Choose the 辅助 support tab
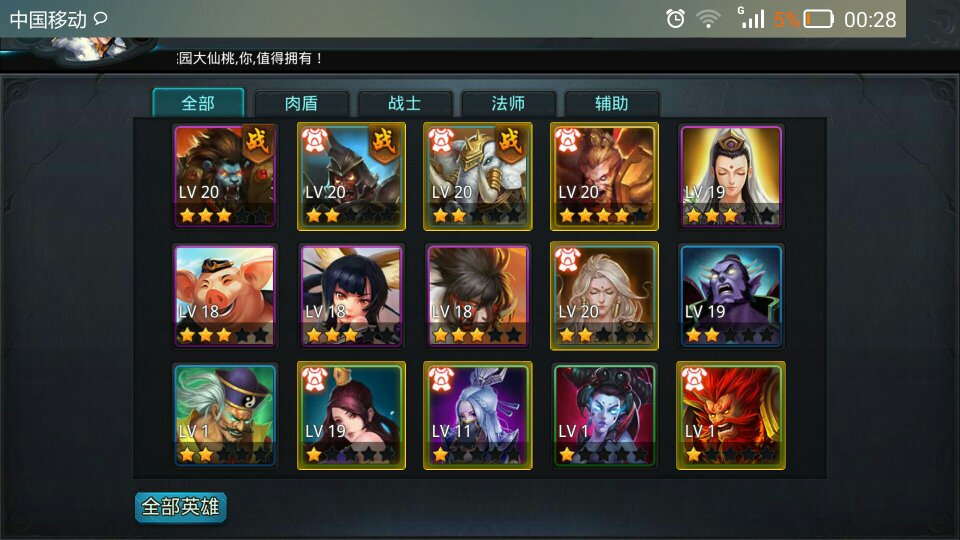960x540 pixels. [x=611, y=104]
